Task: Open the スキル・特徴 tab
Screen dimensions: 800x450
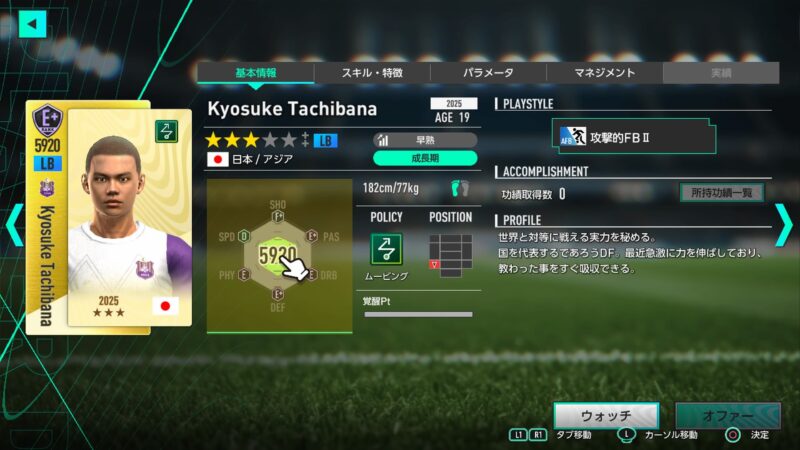Action: click(x=372, y=73)
